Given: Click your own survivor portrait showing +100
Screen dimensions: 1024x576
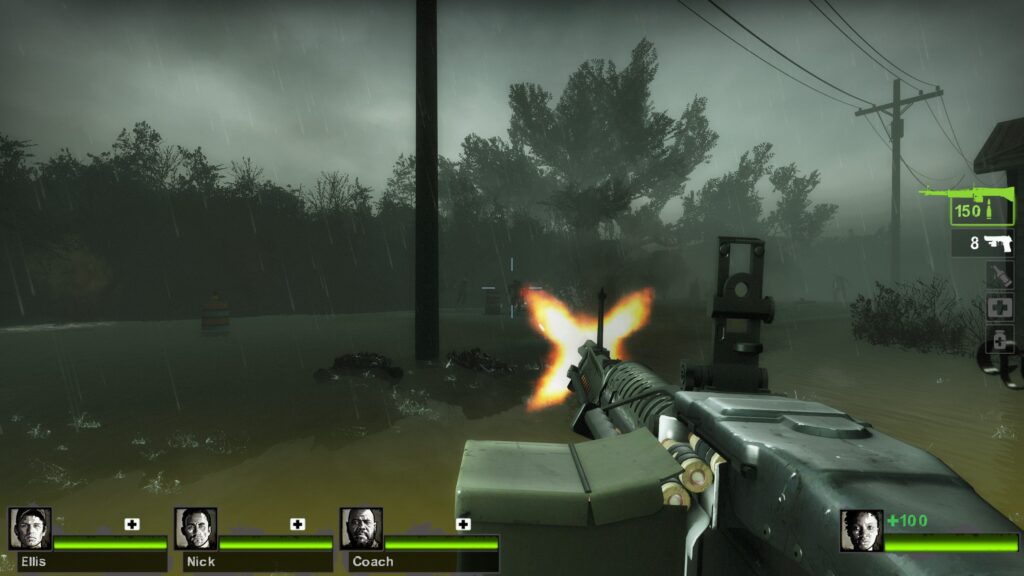Looking at the screenshot, I should click(861, 531).
